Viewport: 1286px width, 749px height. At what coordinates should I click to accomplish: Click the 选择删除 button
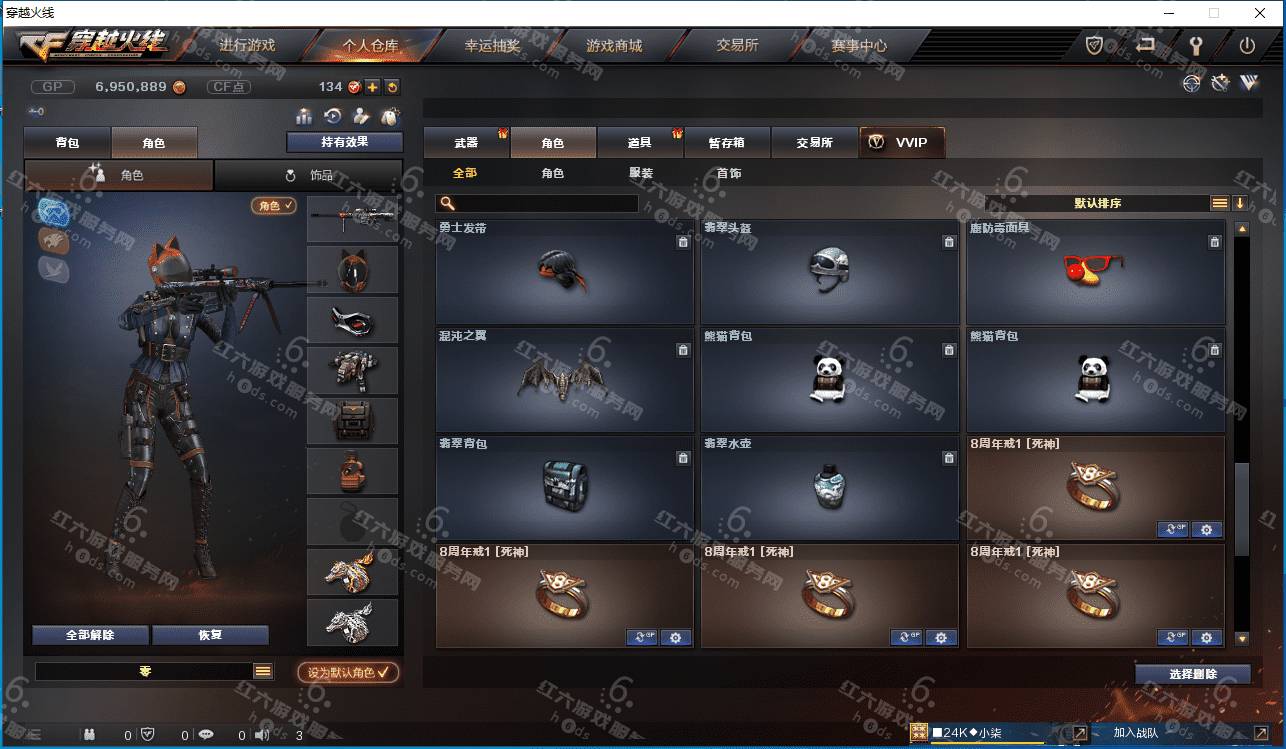pyautogui.click(x=1192, y=674)
